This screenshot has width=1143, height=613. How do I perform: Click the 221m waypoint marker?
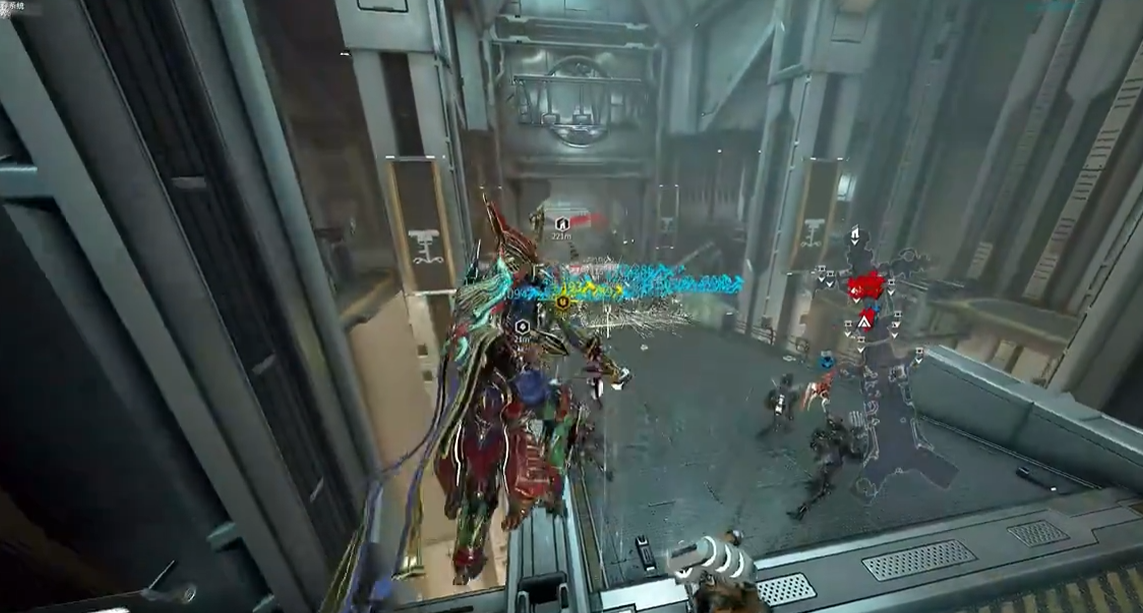(x=562, y=223)
